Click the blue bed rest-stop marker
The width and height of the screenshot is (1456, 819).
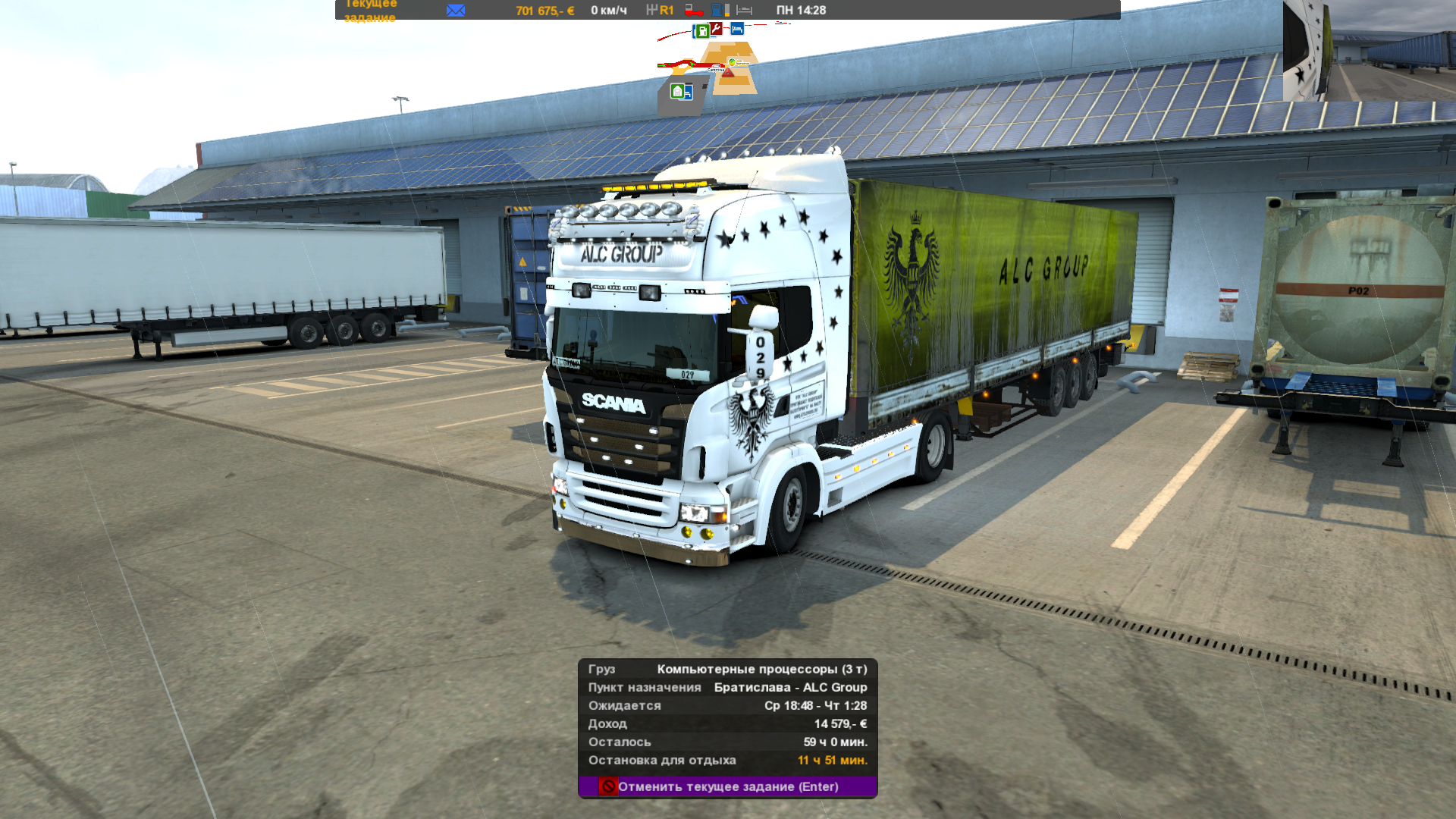[x=737, y=29]
